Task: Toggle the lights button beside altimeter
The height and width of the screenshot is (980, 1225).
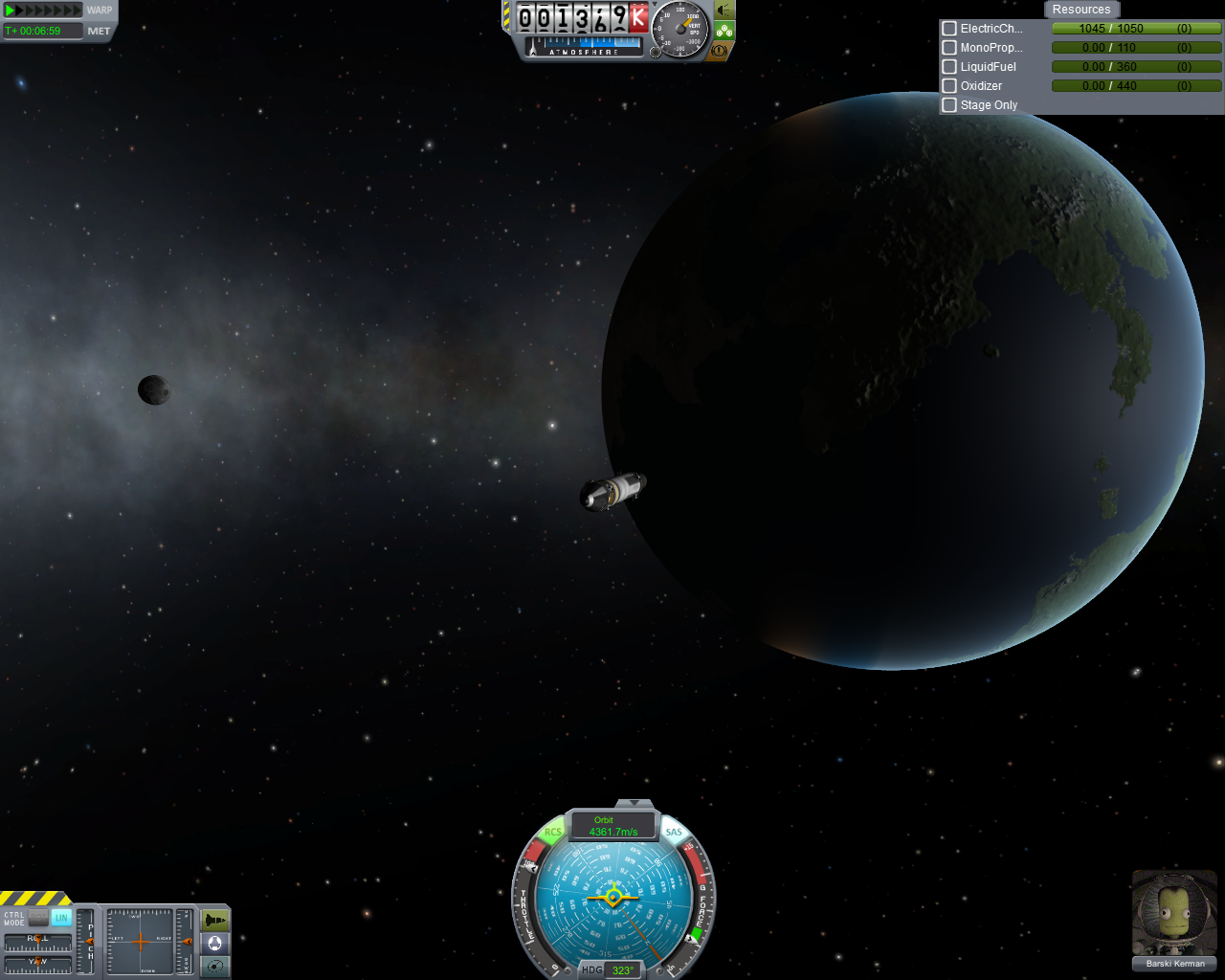Action: pyautogui.click(x=724, y=11)
